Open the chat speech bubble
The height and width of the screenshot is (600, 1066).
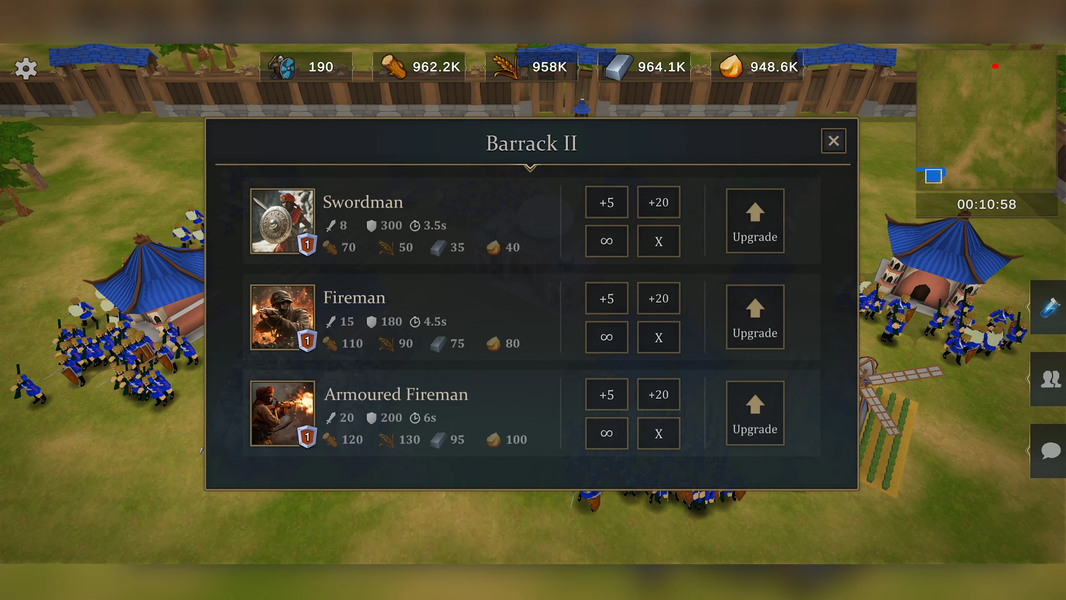click(1049, 450)
